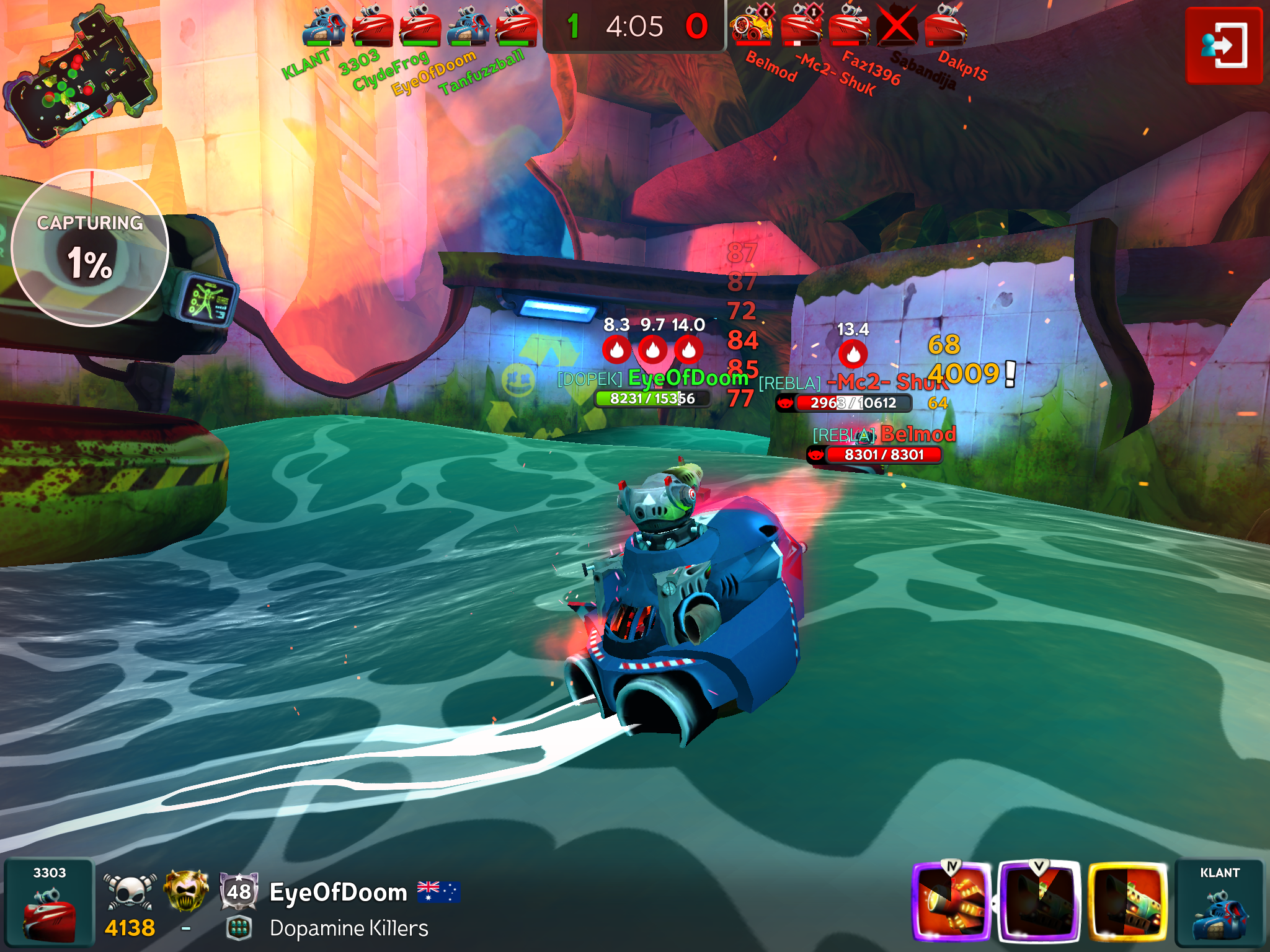Exit spectating with the red leave button
Viewport: 1270px width, 952px height.
pos(1223,45)
